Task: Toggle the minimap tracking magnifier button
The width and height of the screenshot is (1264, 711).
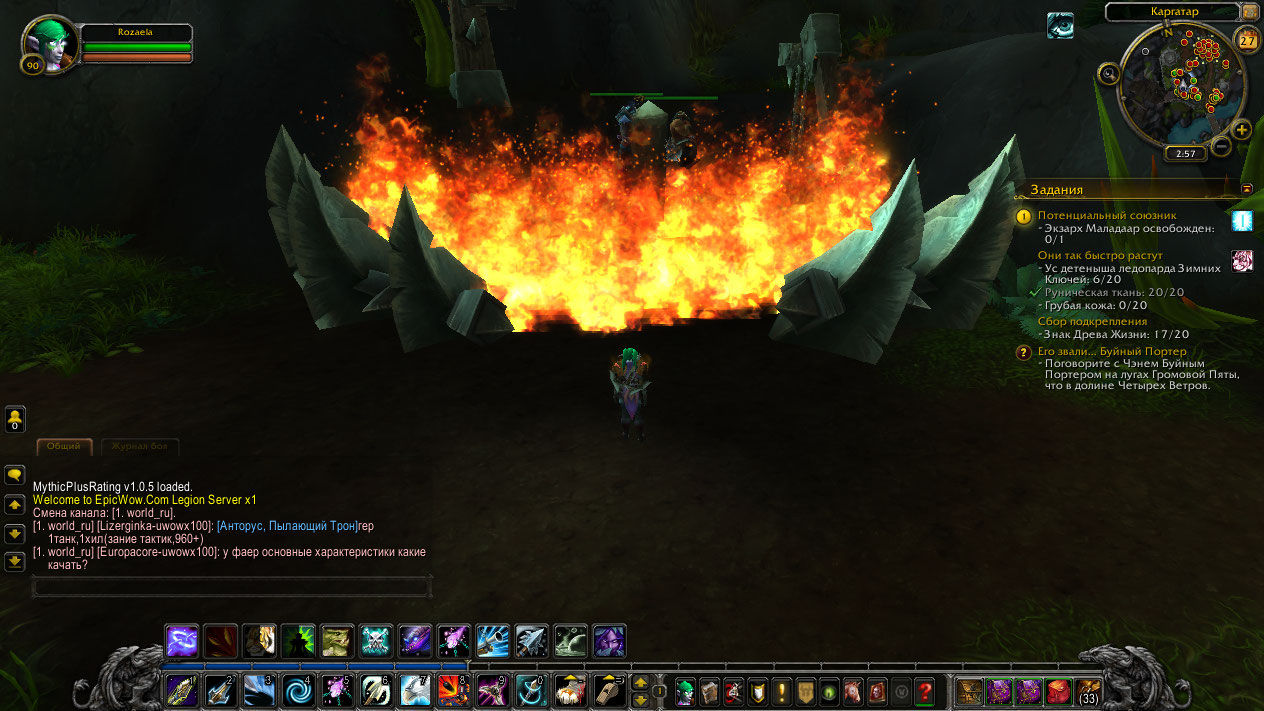Action: 1108,73
